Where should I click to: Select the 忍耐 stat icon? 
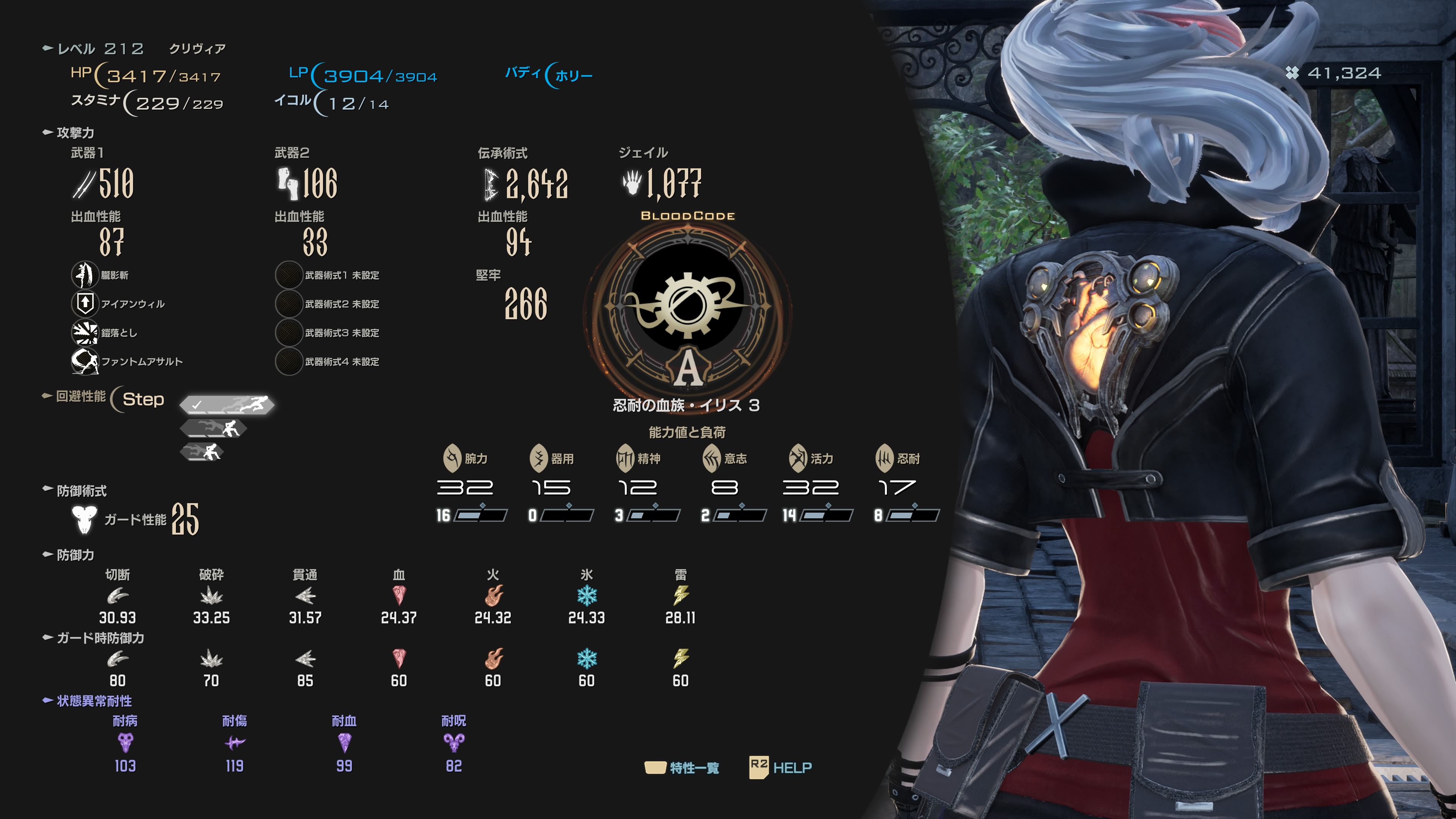point(885,458)
